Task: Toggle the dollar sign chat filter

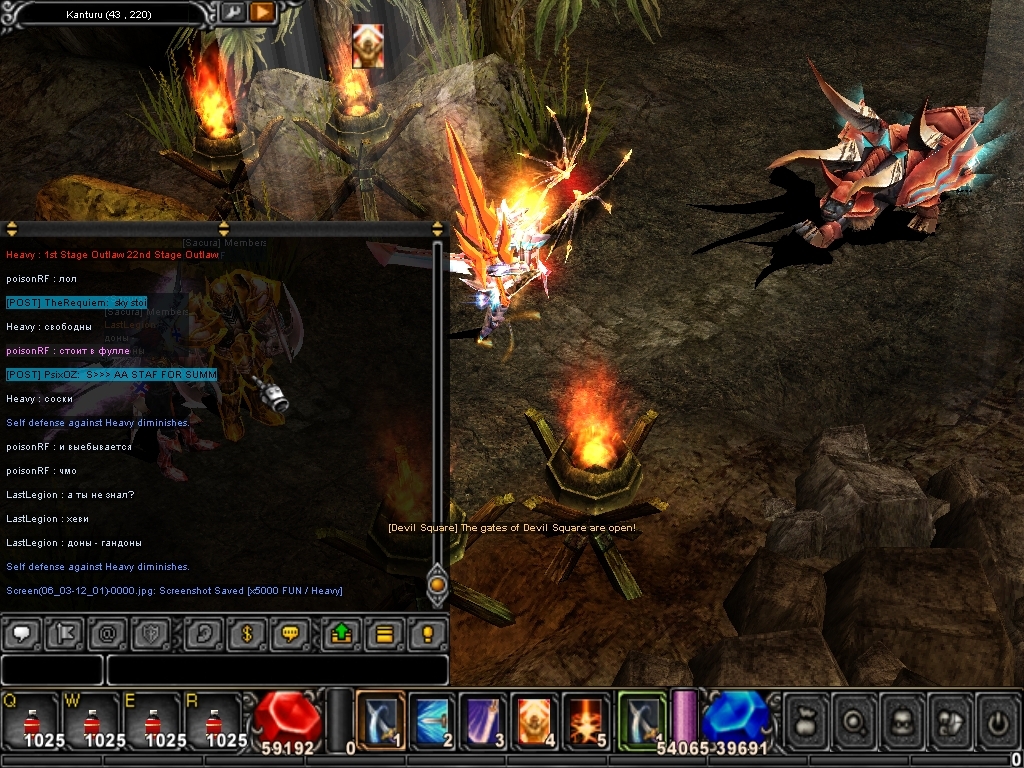Action: [246, 634]
